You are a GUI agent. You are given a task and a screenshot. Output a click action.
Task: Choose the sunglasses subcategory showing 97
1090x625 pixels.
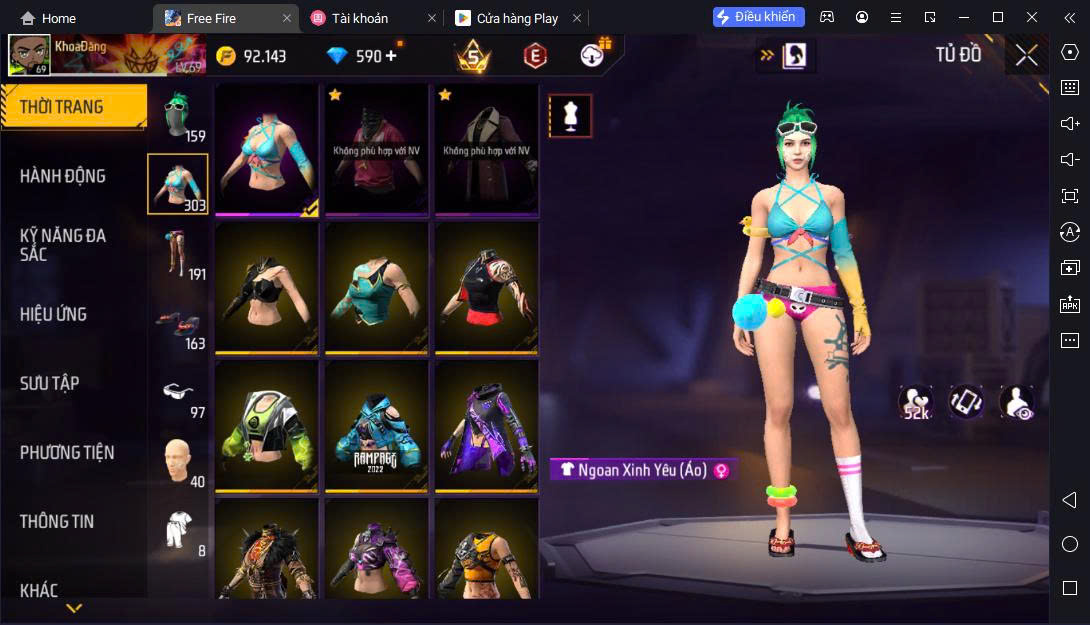179,392
